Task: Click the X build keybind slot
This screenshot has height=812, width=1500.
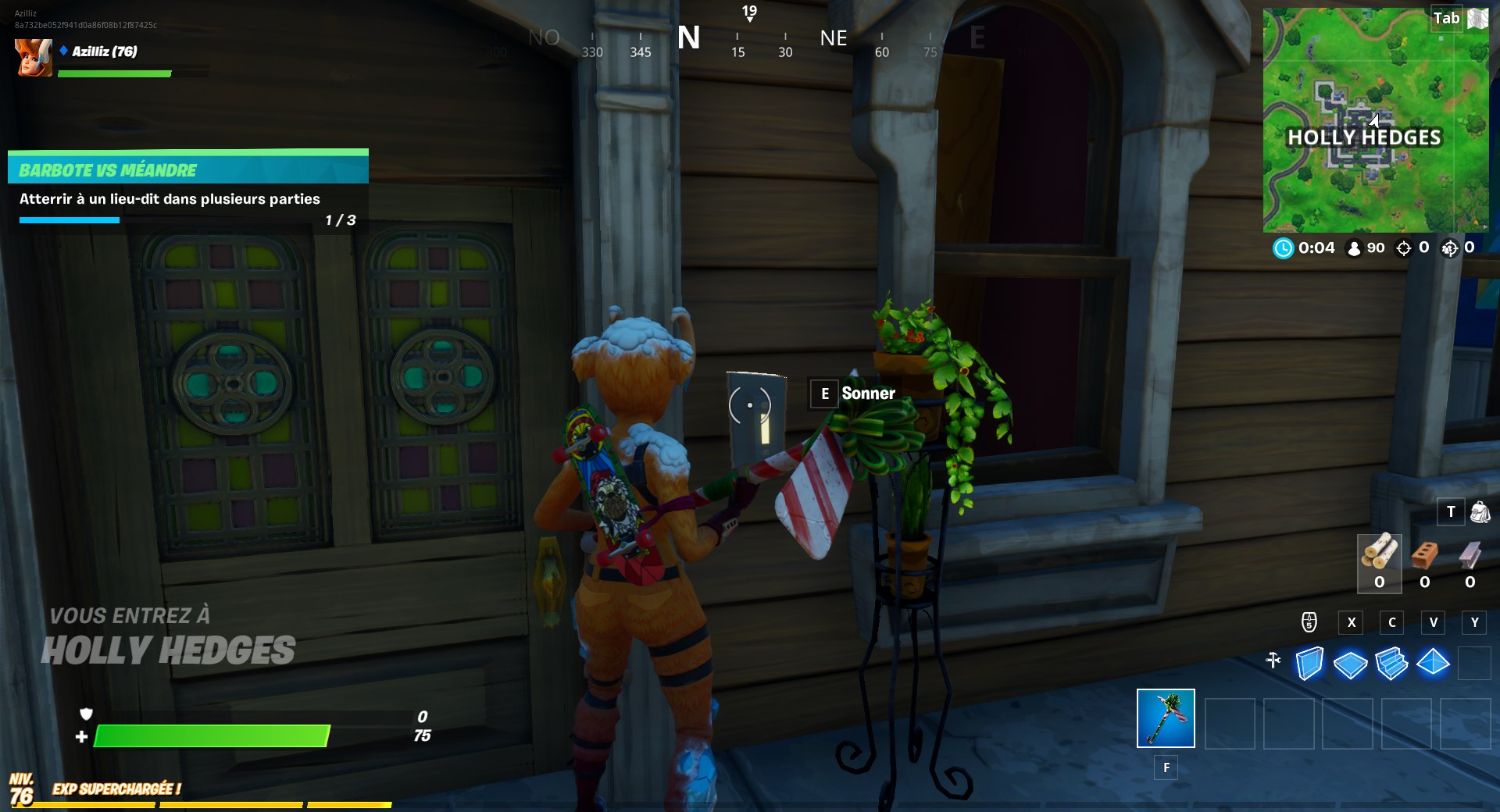Action: click(1351, 622)
